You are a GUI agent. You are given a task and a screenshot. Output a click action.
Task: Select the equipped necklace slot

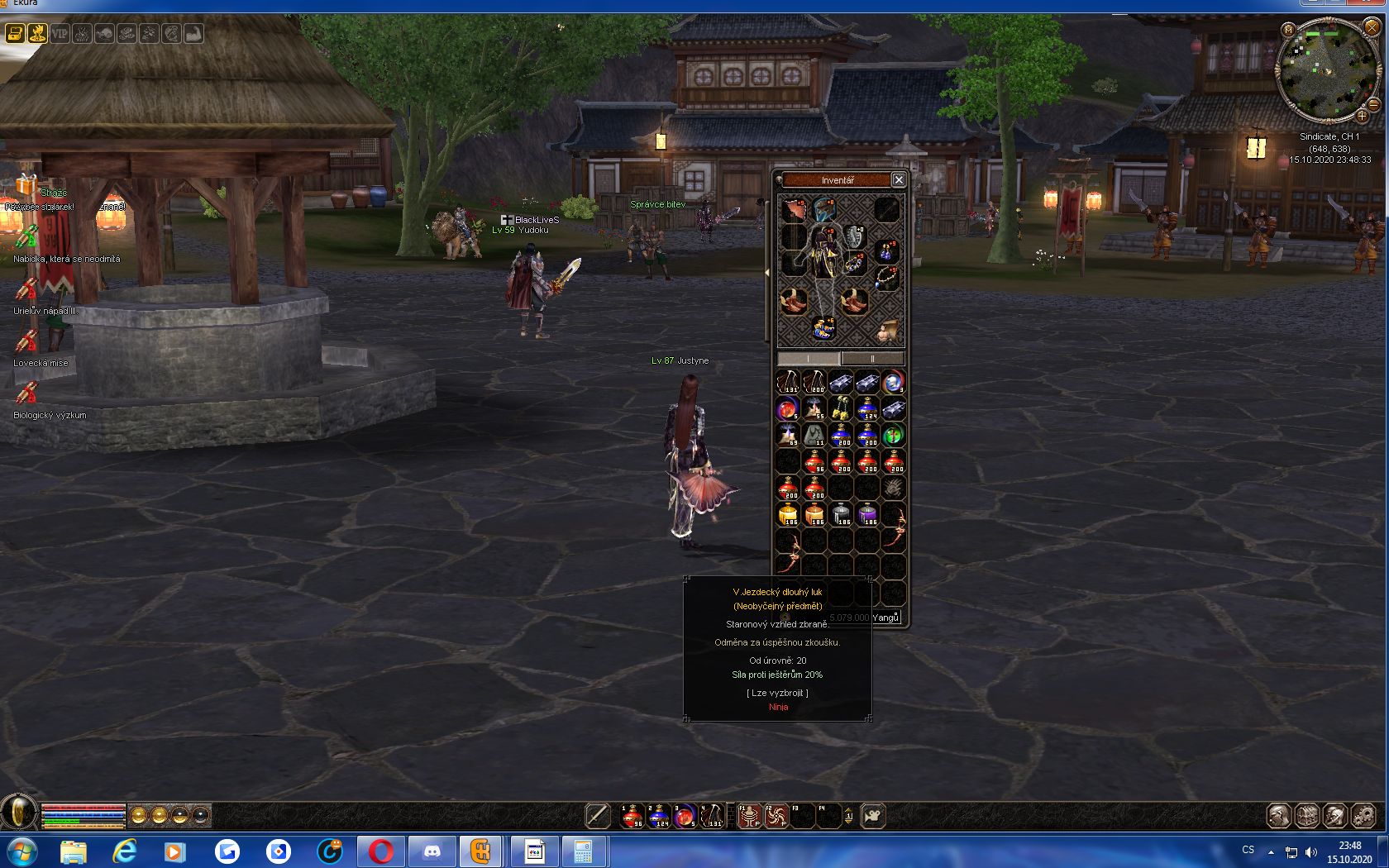886,277
